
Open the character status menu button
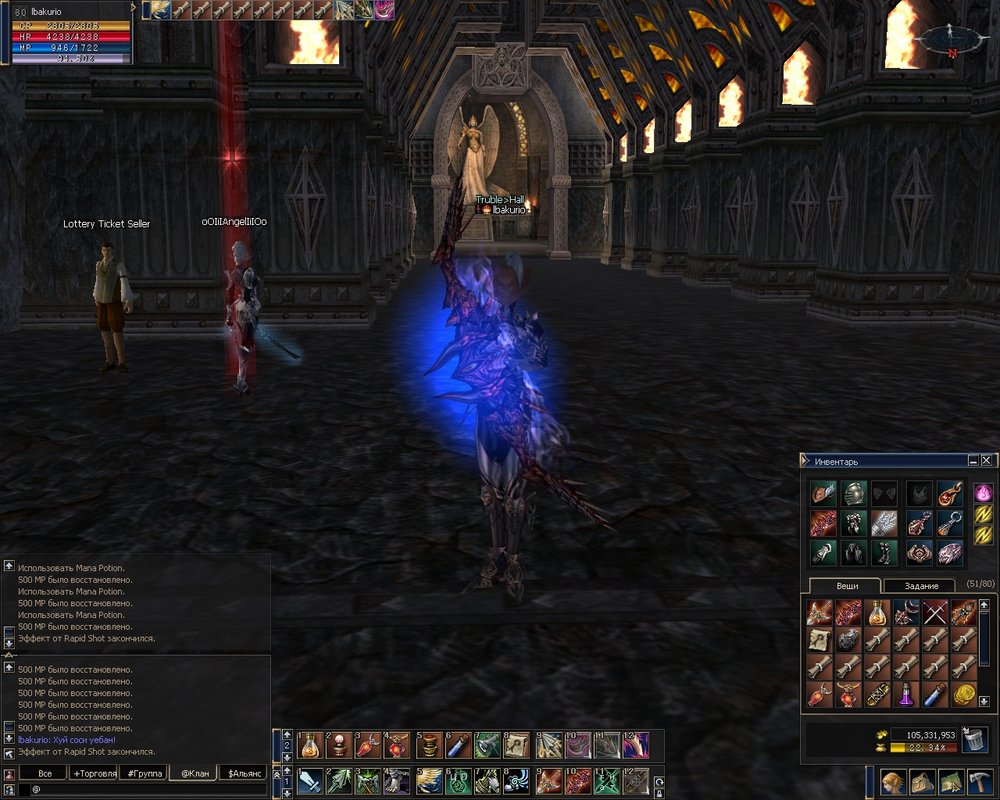(893, 782)
